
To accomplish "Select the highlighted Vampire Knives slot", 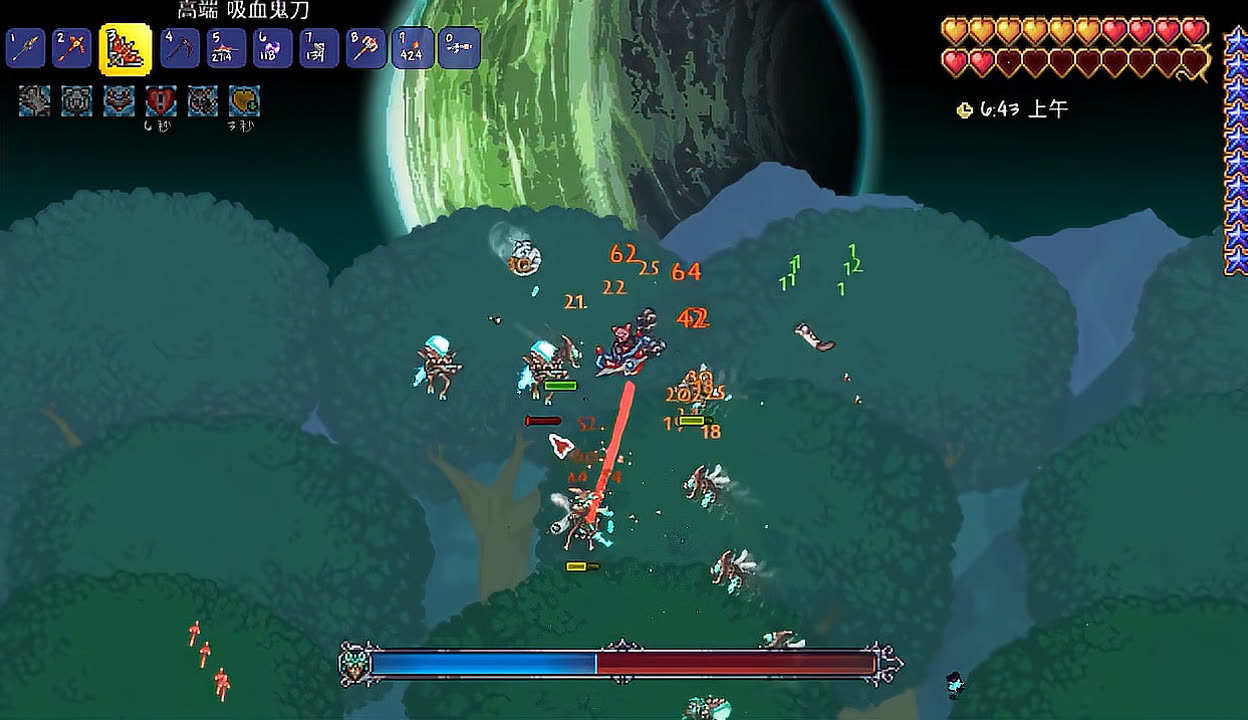I will pyautogui.click(x=125, y=49).
